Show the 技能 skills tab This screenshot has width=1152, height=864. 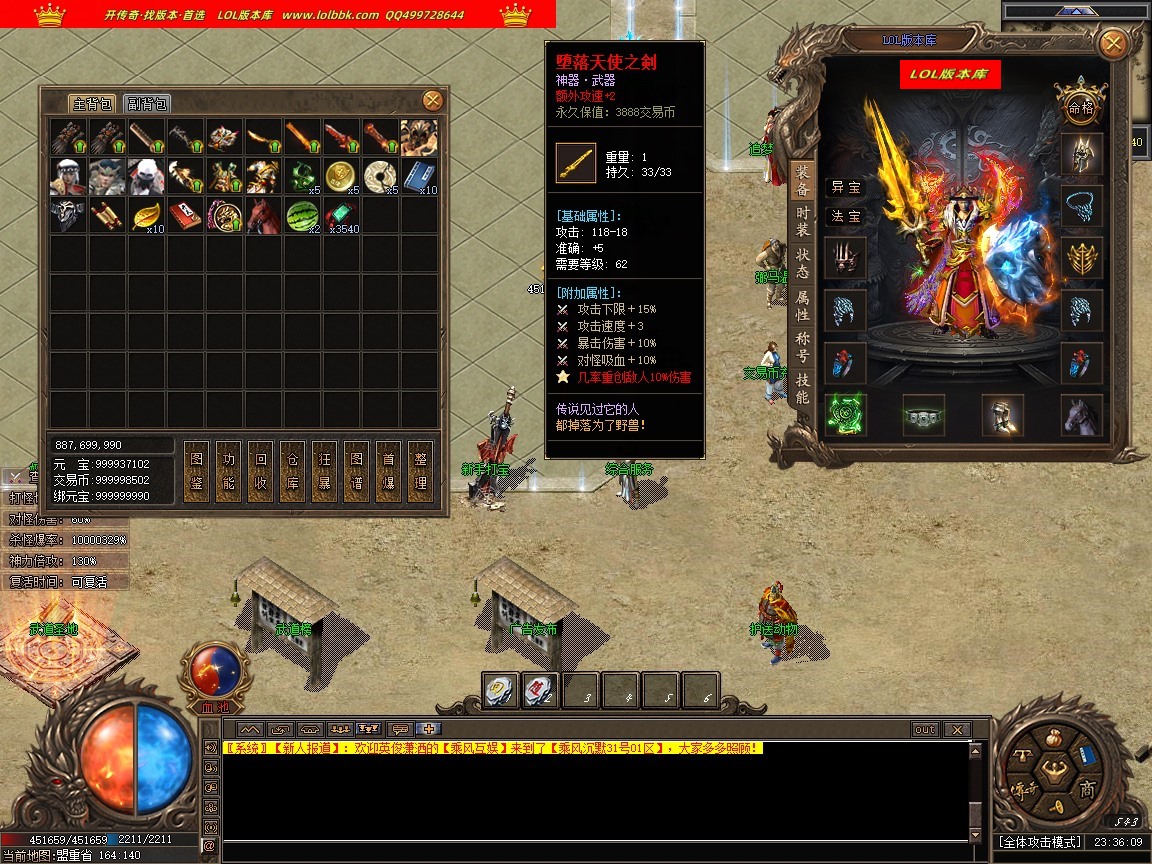tap(802, 390)
